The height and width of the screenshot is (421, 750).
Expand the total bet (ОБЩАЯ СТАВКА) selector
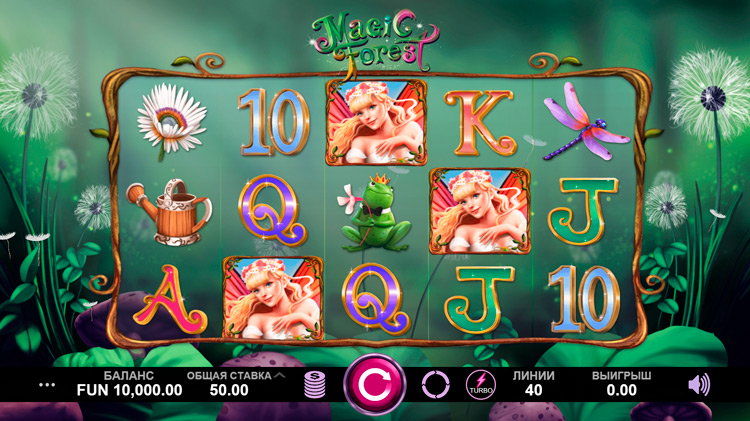(279, 376)
